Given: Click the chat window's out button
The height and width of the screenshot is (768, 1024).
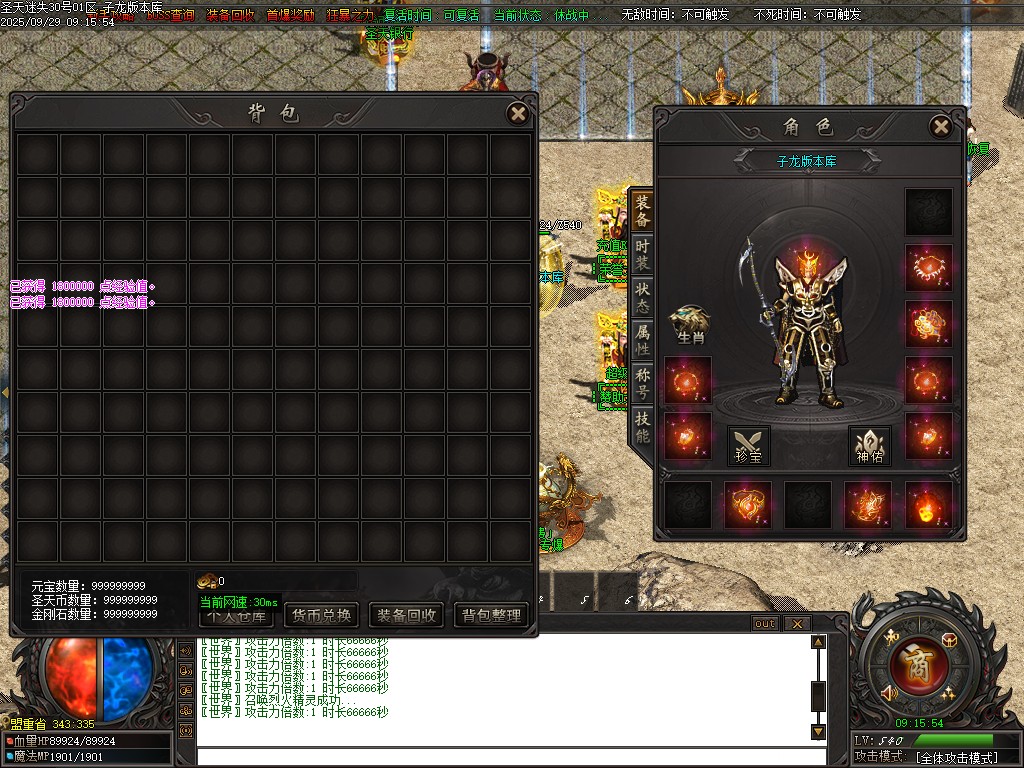Looking at the screenshot, I should 764,623.
